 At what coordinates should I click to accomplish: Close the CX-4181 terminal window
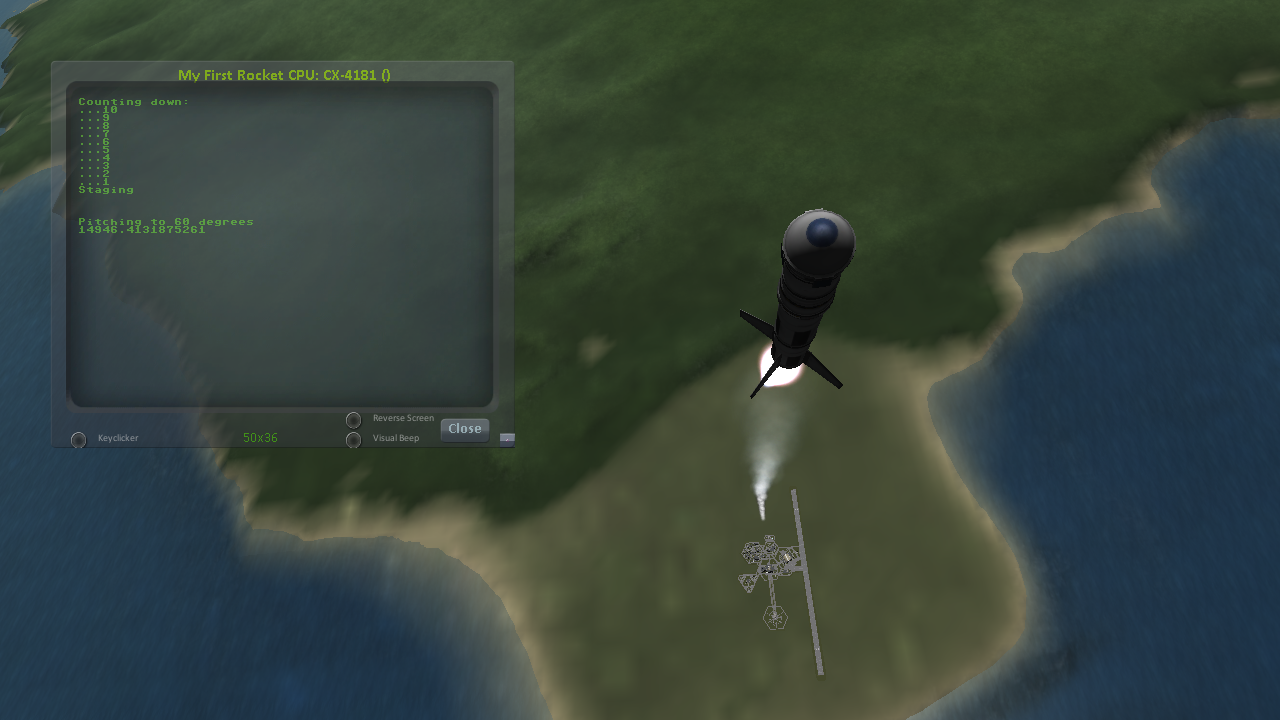464,428
